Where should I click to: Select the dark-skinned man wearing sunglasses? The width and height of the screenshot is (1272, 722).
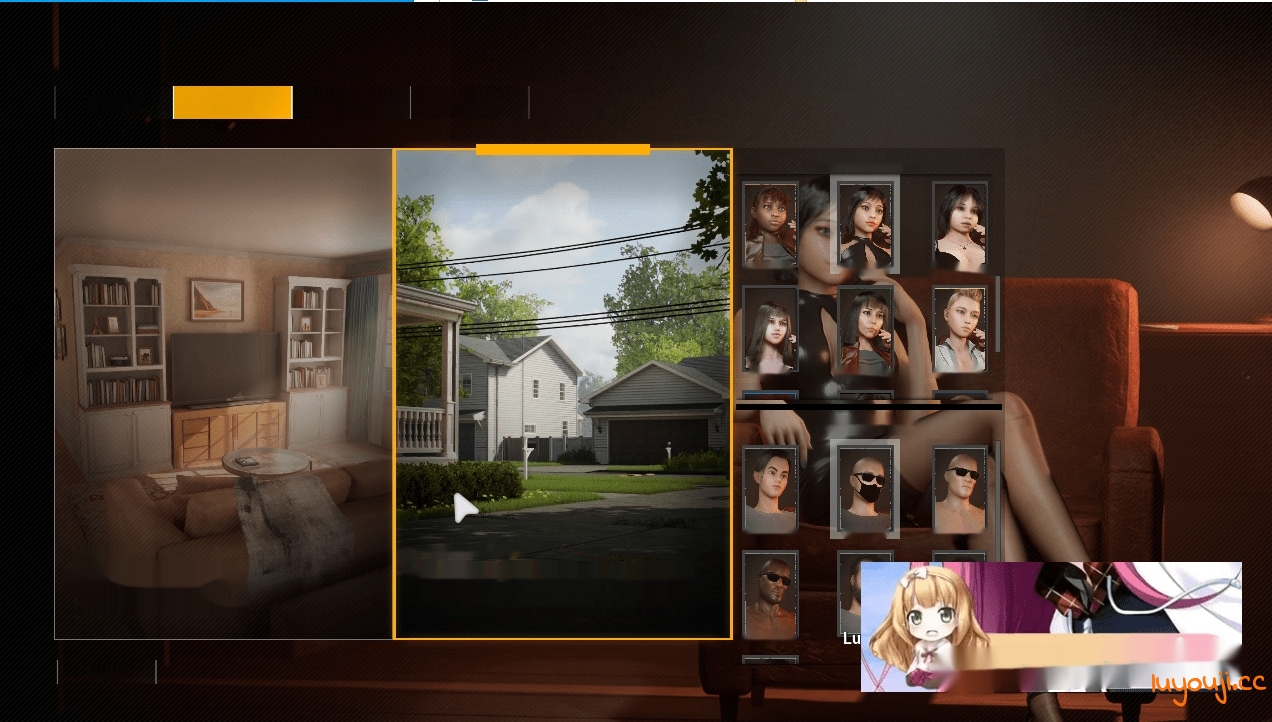point(770,594)
